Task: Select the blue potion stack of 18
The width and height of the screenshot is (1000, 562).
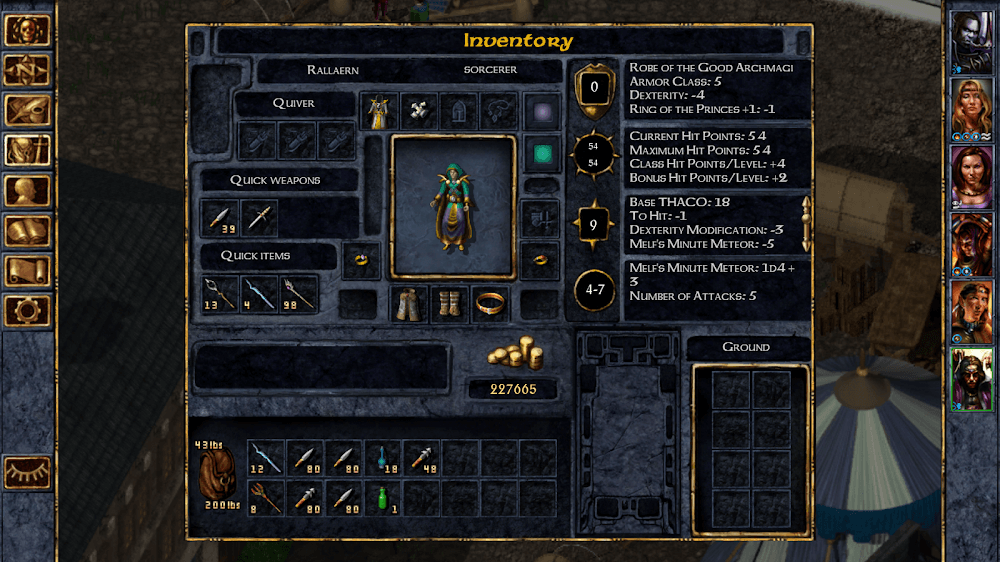Action: (x=381, y=458)
